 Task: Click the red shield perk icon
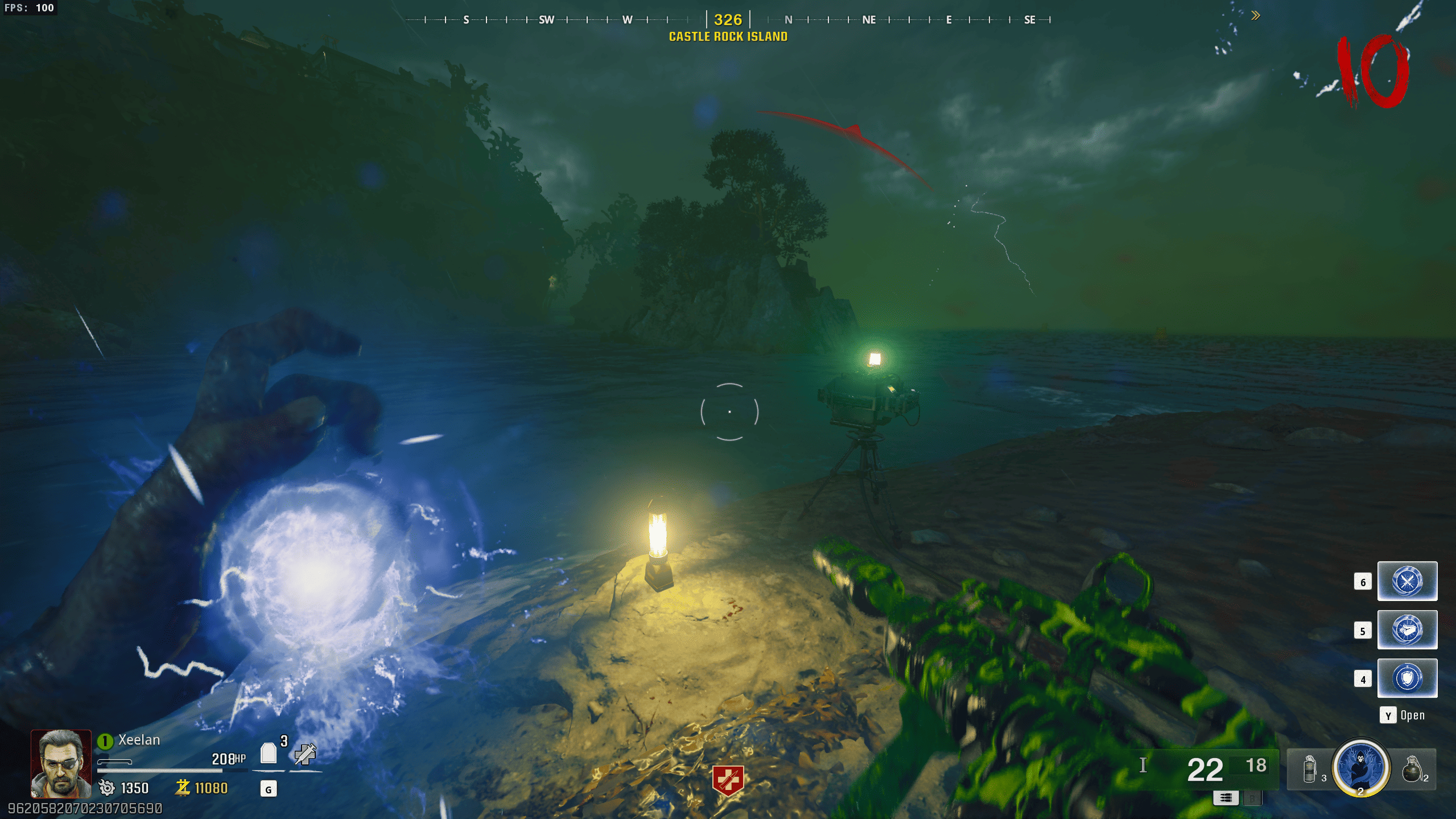[x=728, y=780]
